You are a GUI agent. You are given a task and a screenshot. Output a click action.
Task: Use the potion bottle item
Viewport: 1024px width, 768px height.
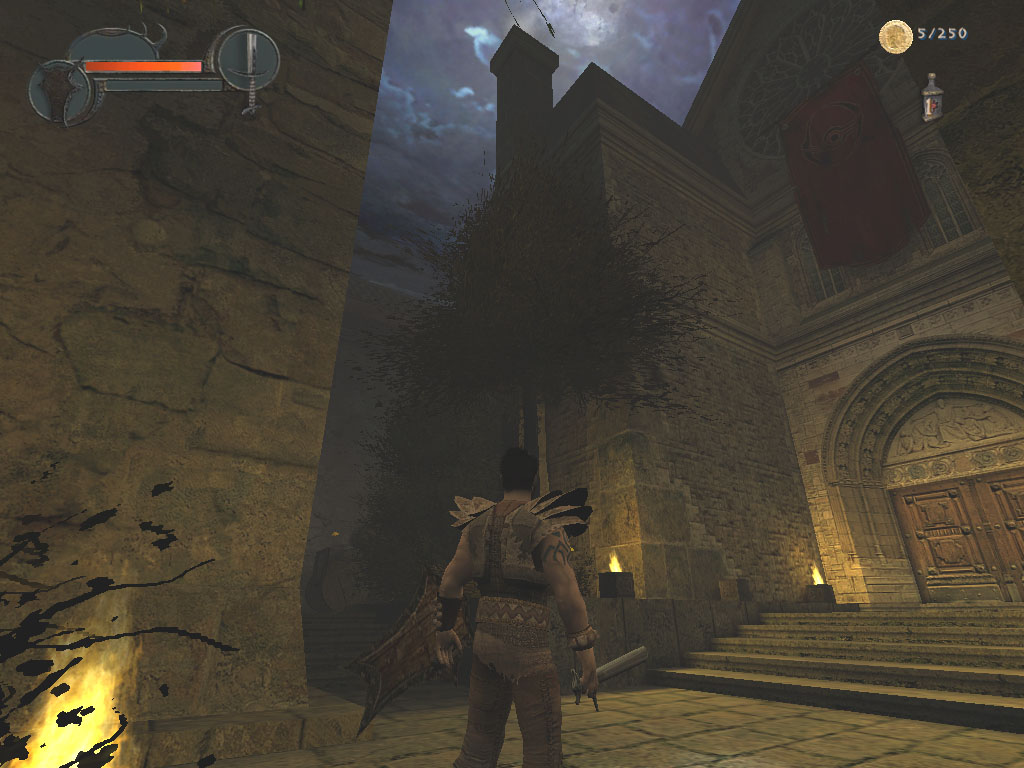point(932,97)
